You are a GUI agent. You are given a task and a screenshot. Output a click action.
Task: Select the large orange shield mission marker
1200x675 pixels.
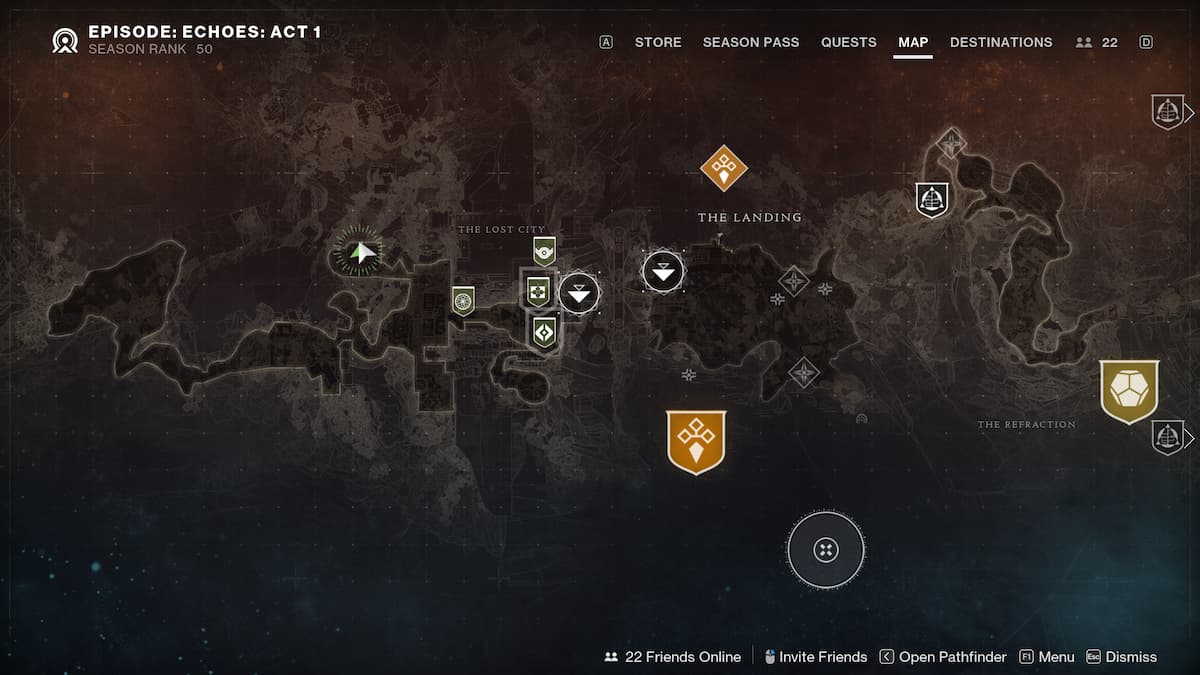696,440
